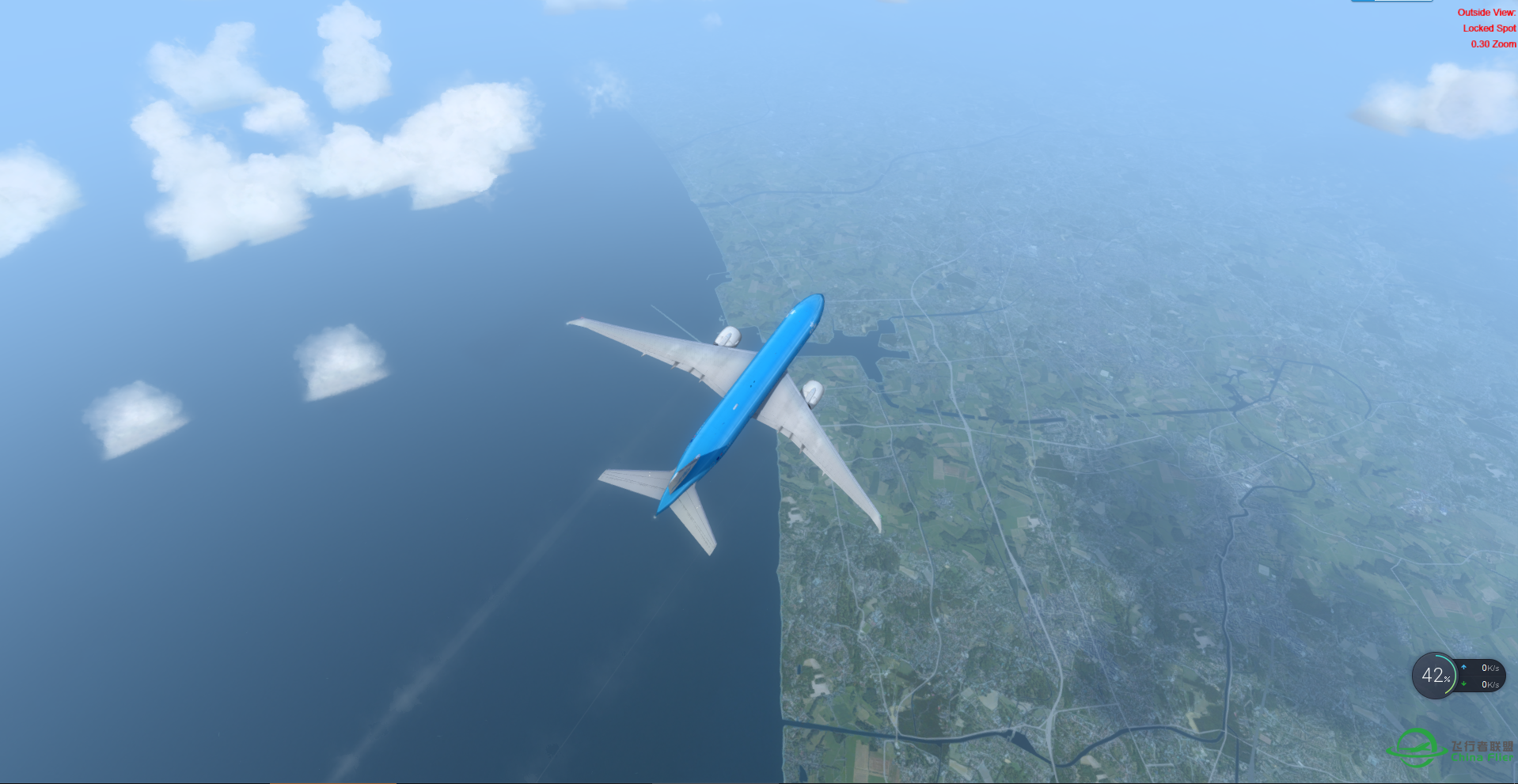Toggle the download speed readout showing 0K/s

click(x=1491, y=685)
